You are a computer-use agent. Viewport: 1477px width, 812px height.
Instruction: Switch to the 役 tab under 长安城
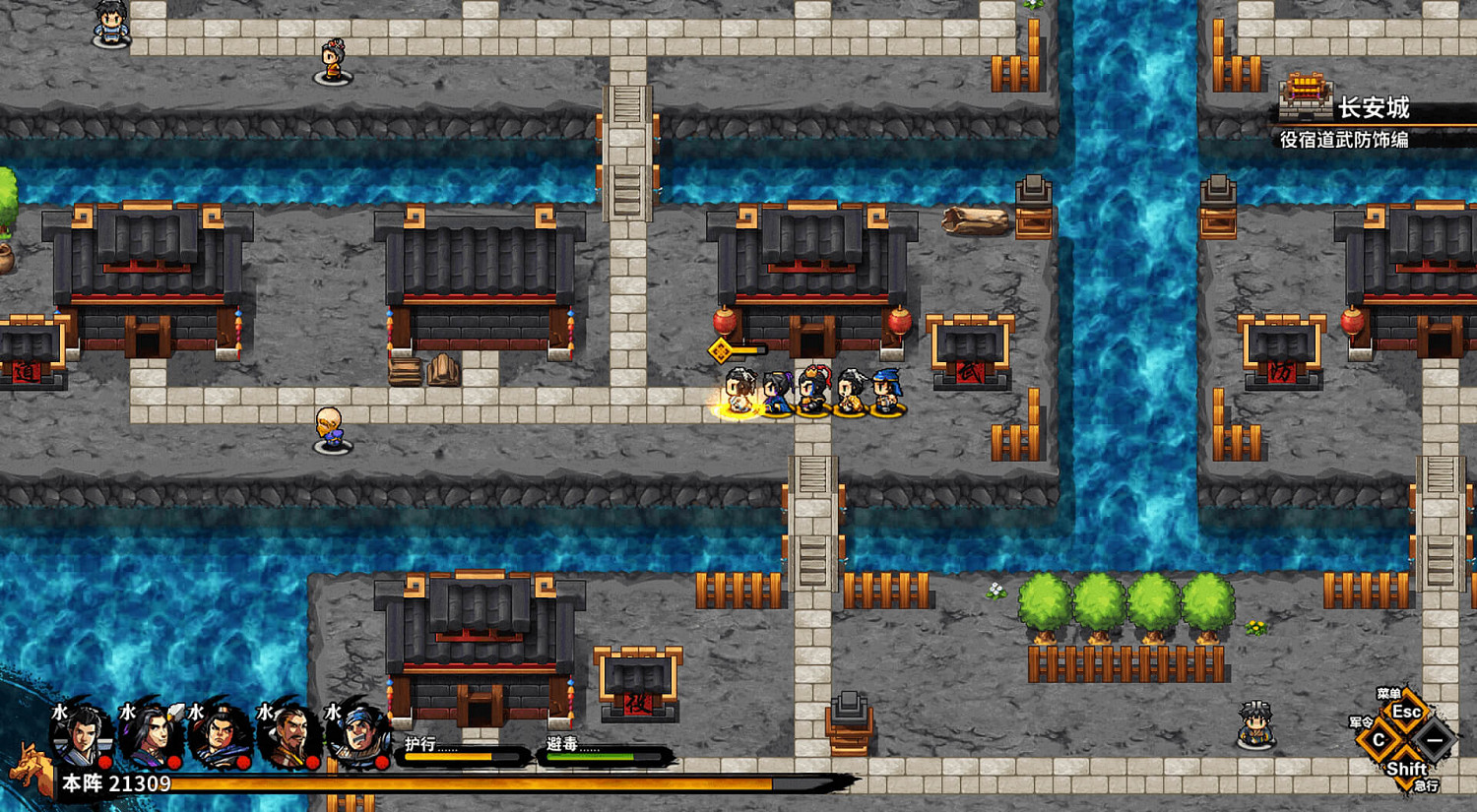pyautogui.click(x=1289, y=140)
